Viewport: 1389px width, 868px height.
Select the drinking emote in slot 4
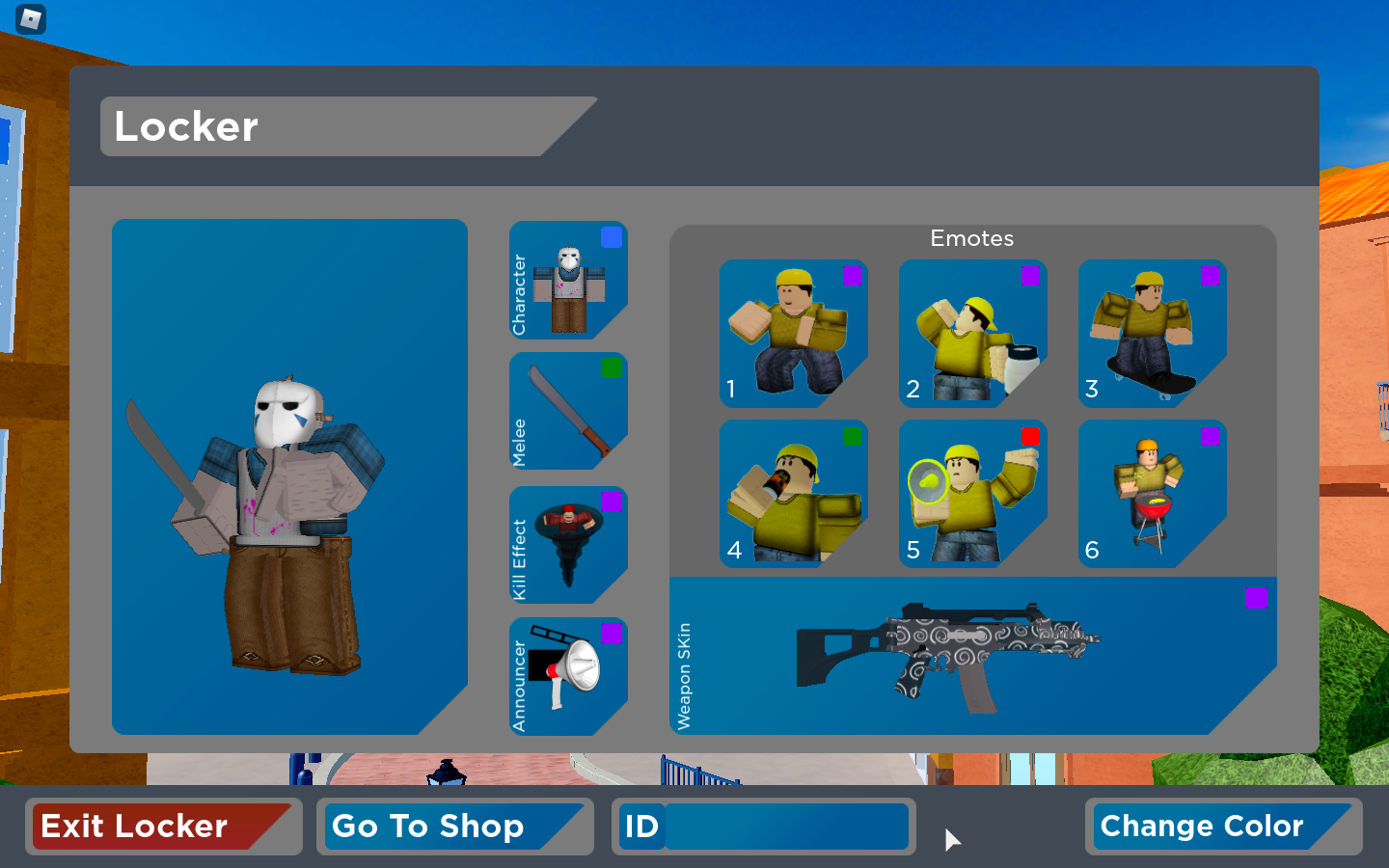tap(793, 495)
